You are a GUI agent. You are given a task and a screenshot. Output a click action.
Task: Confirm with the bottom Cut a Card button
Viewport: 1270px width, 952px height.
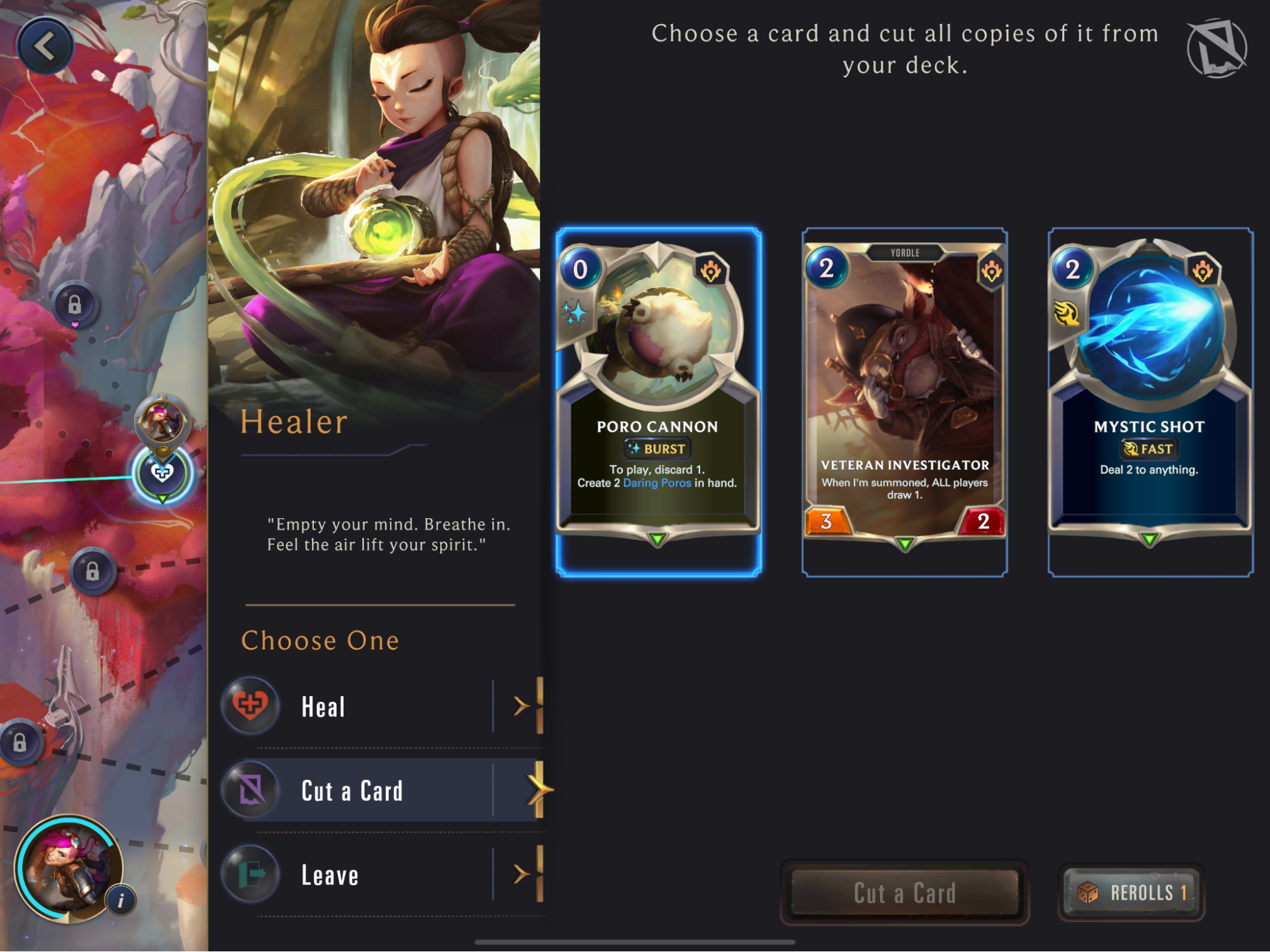tap(904, 893)
